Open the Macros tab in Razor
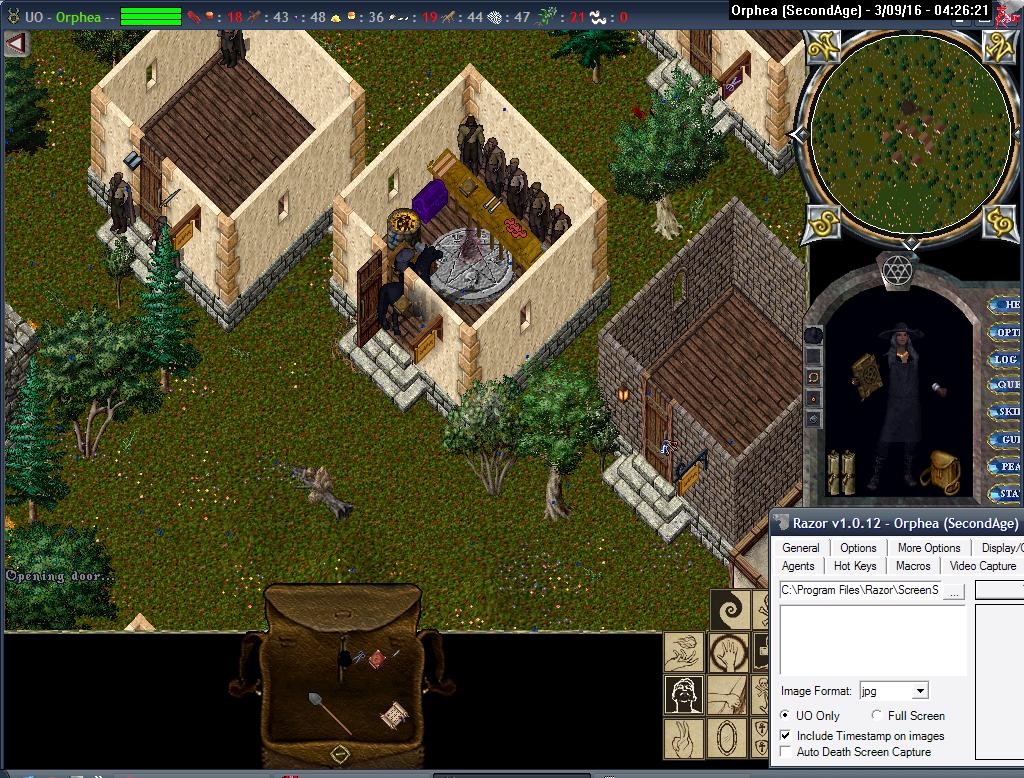The width and height of the screenshot is (1024, 778). pos(912,566)
